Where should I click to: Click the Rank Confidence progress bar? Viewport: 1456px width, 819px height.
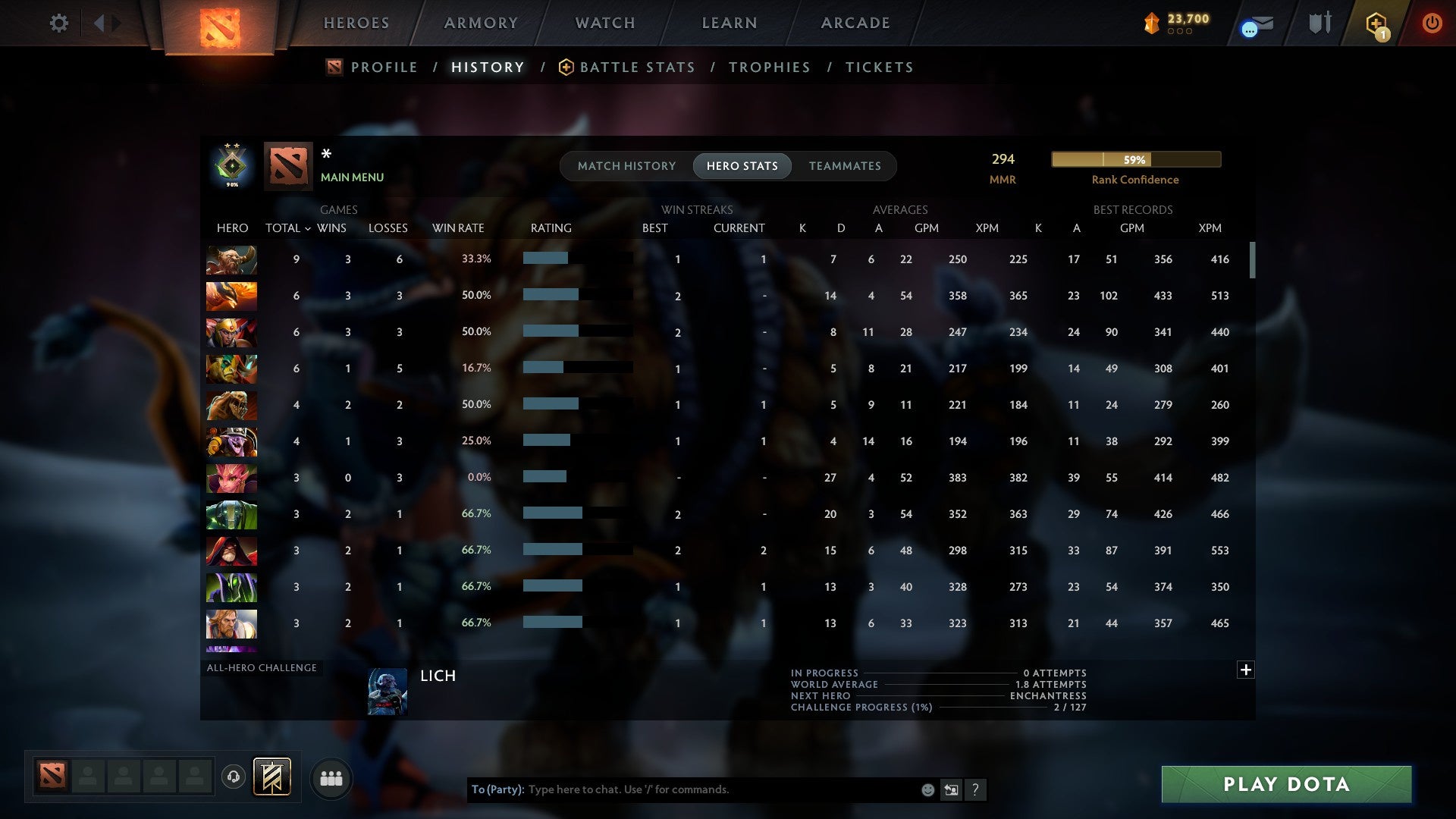(1135, 159)
